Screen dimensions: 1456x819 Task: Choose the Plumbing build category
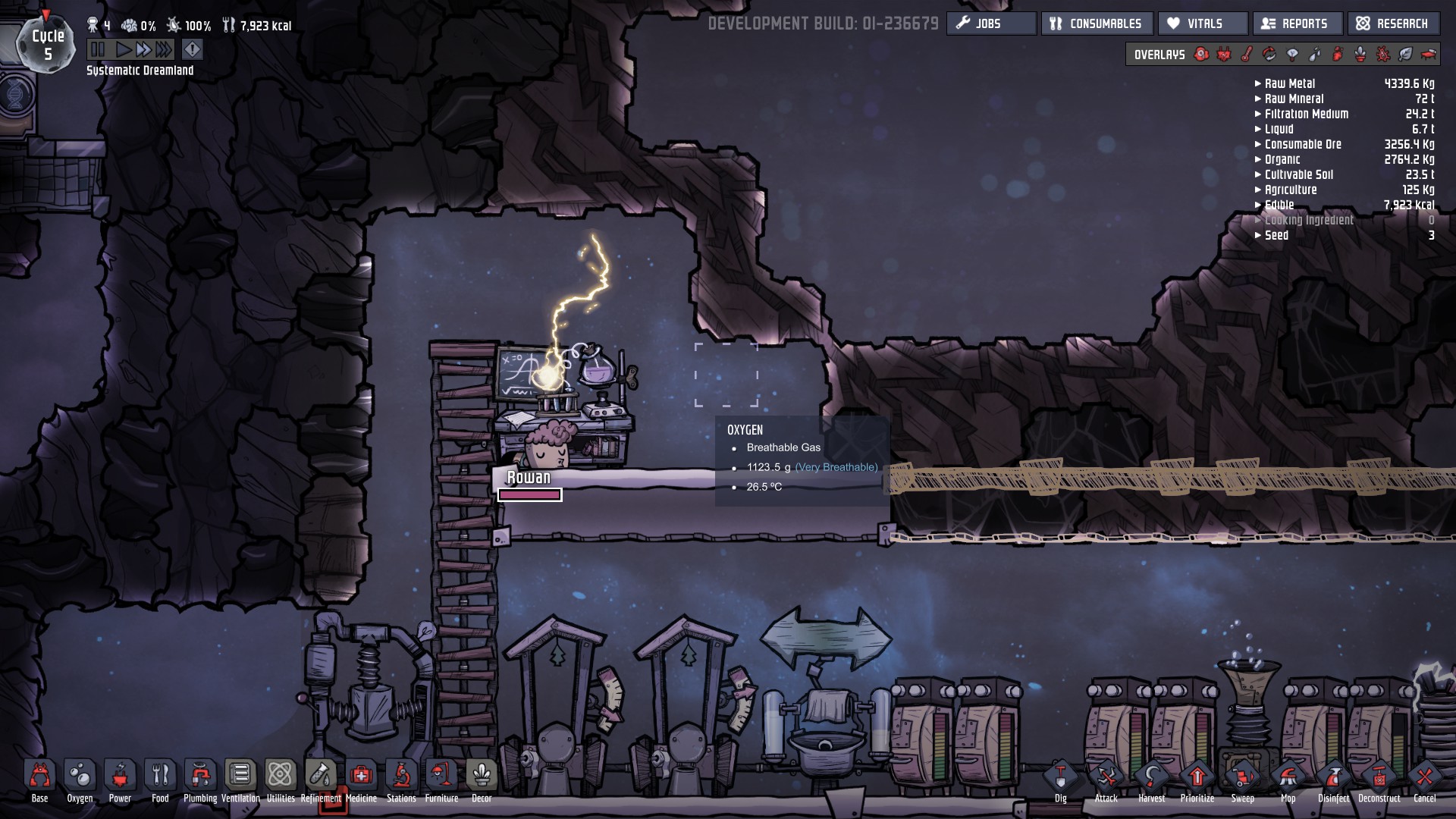pos(200,777)
